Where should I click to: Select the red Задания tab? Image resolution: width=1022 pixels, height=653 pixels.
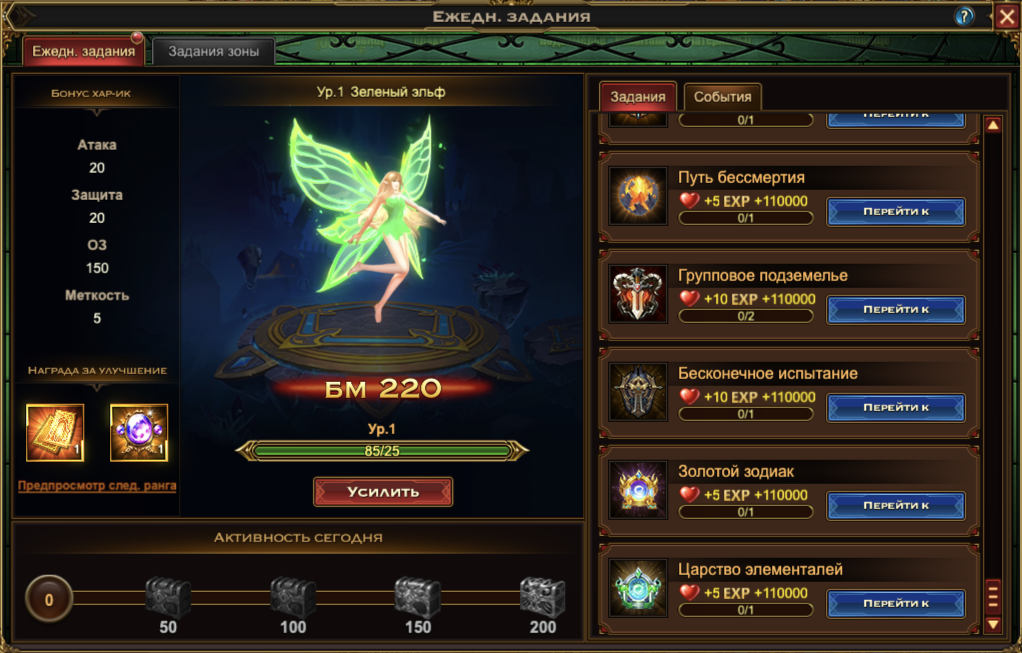pyautogui.click(x=638, y=97)
